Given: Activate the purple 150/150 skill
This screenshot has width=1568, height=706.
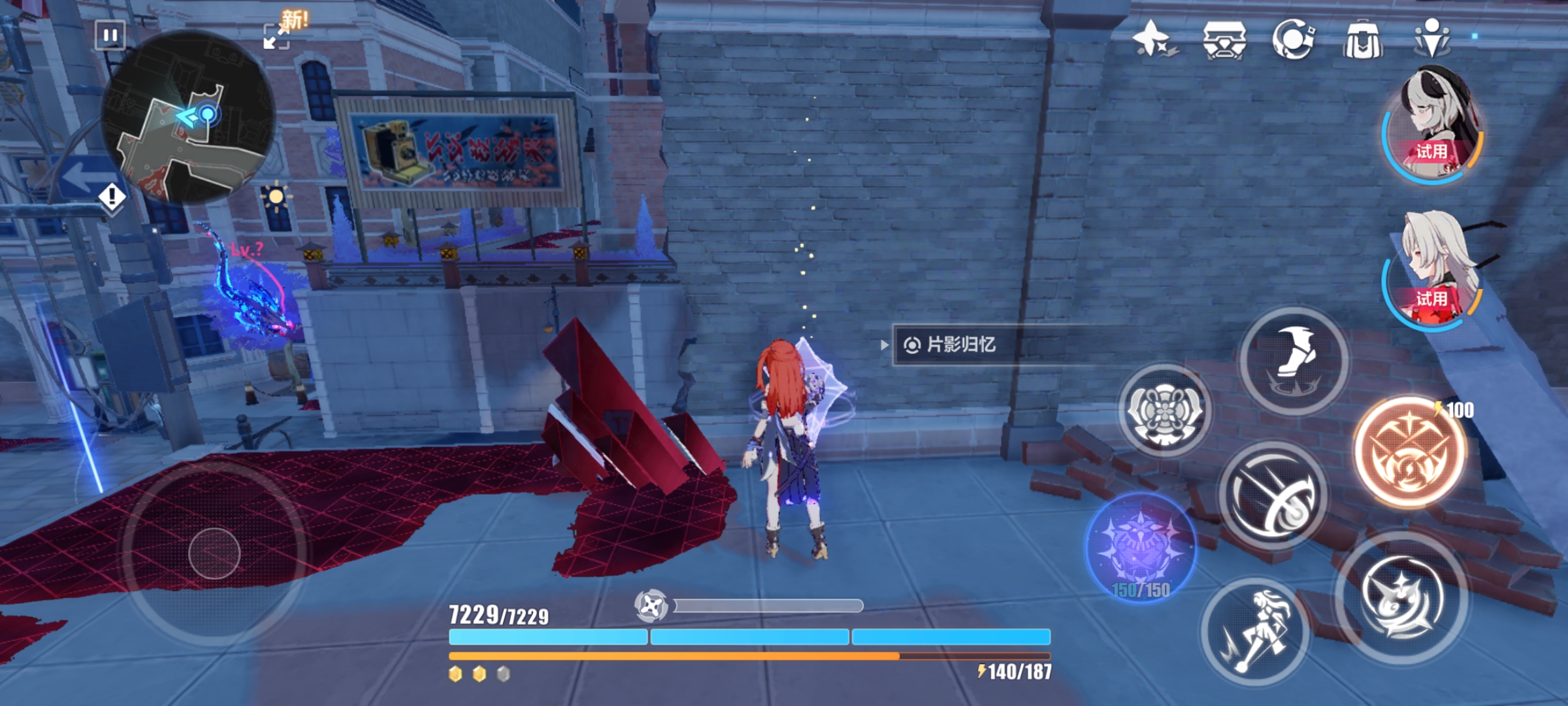Looking at the screenshot, I should click(1141, 547).
